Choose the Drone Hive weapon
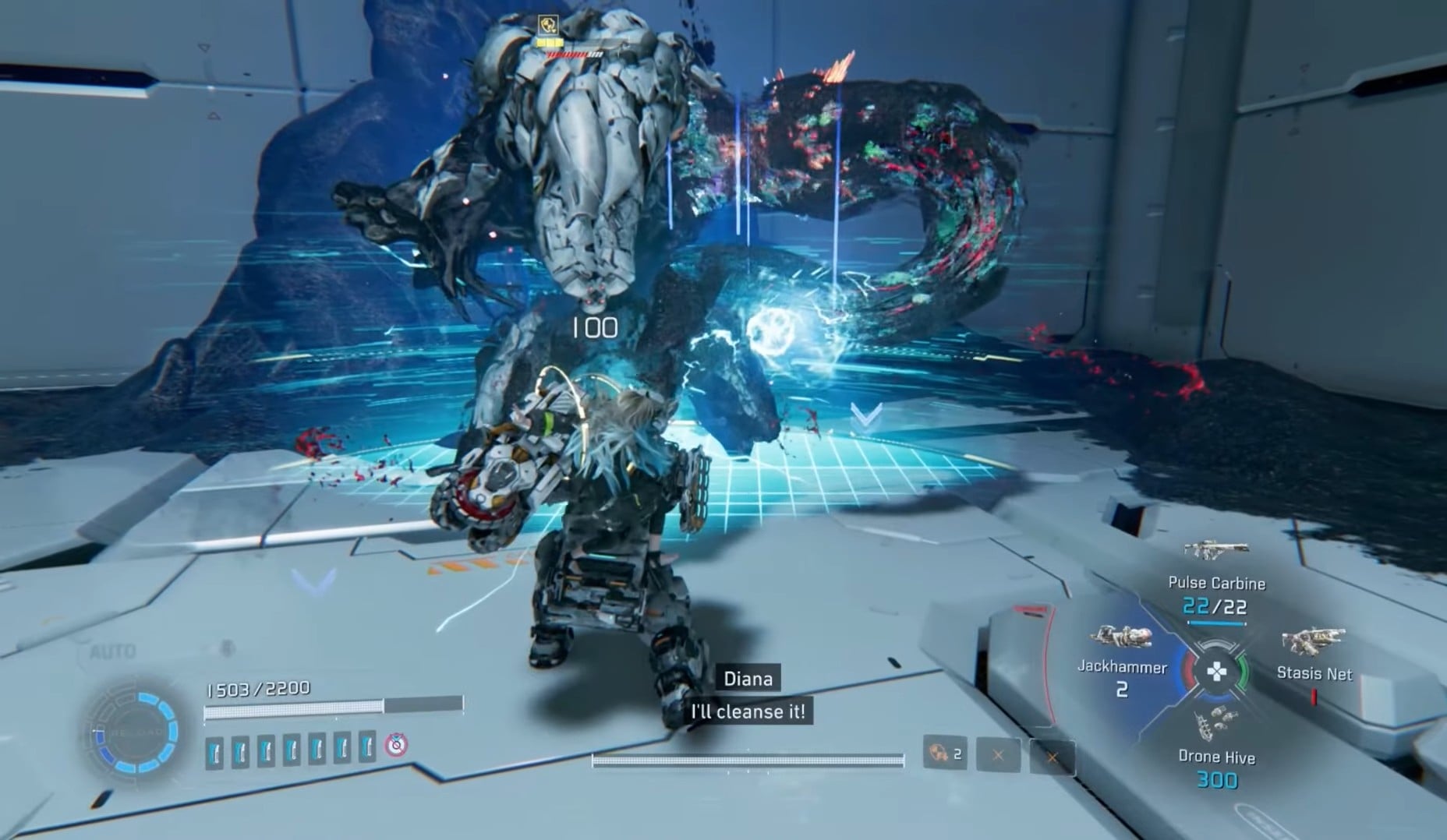Screen dimensions: 1447x840 1215,725
